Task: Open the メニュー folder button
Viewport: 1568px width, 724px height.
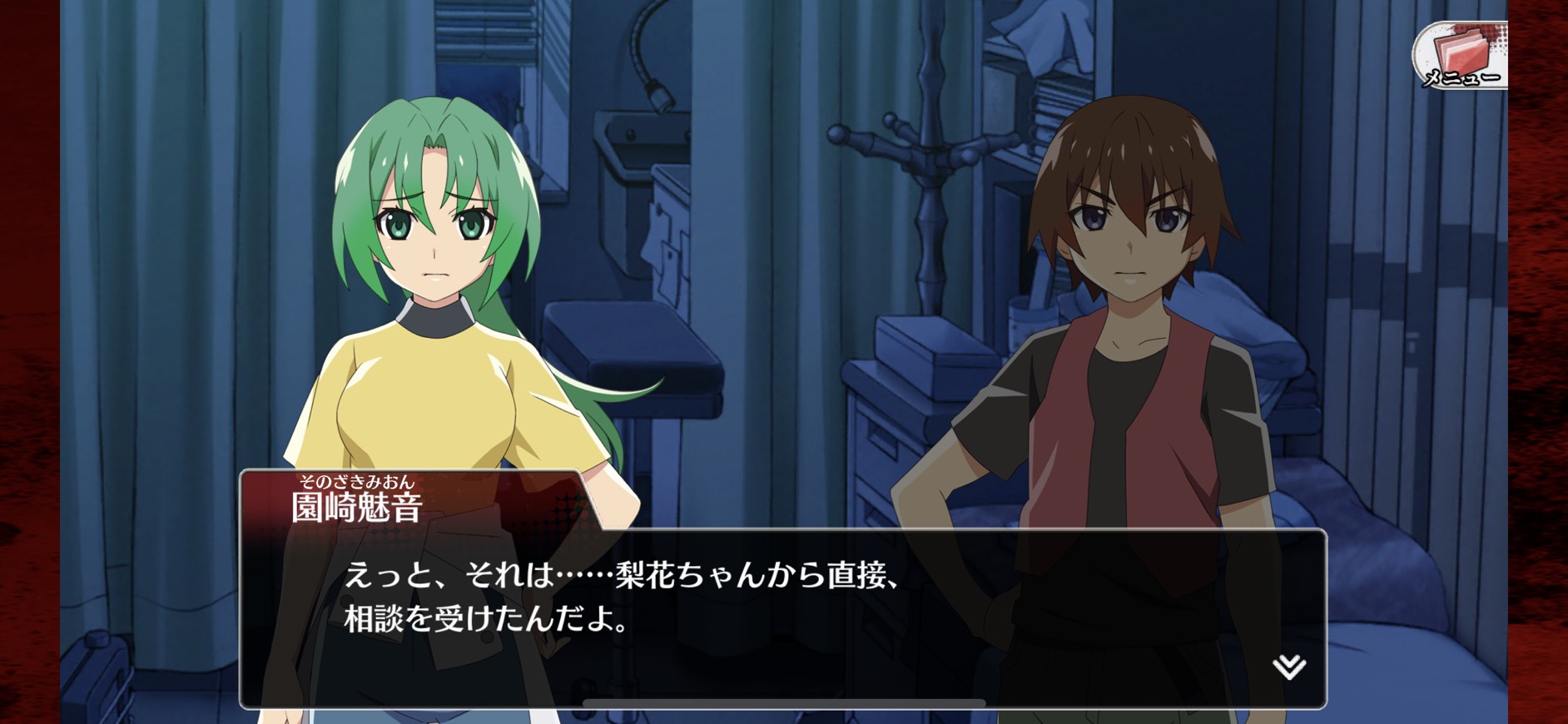Action: click(x=1461, y=57)
